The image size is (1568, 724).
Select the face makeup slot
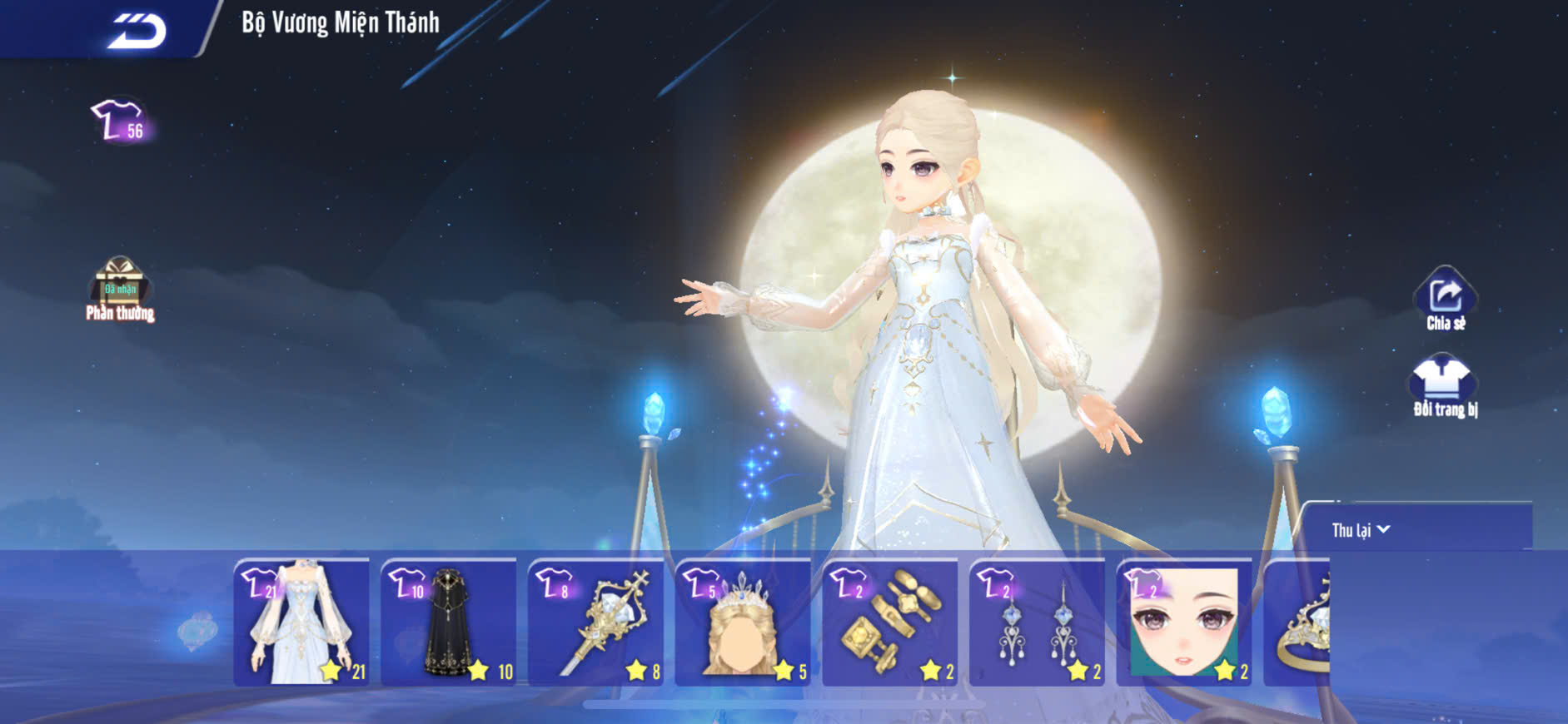pos(1184,622)
